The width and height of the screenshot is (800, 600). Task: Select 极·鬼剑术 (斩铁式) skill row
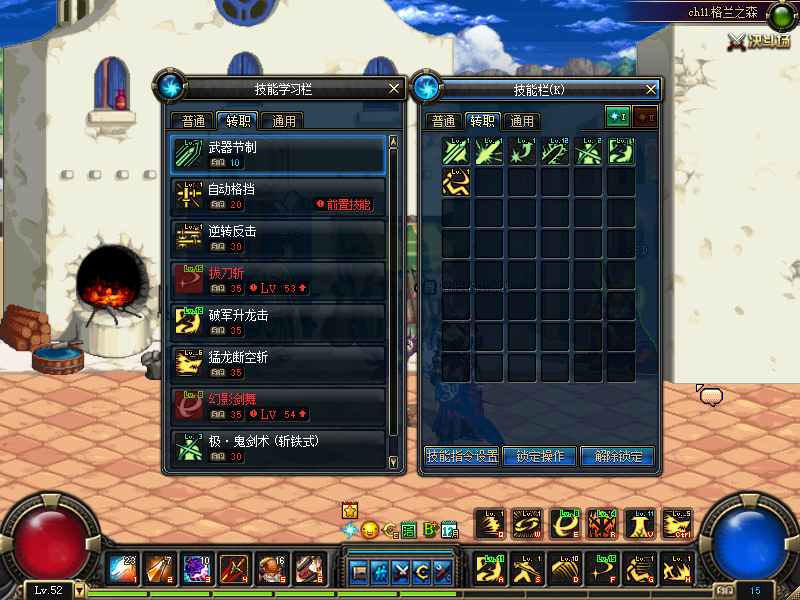(278, 447)
